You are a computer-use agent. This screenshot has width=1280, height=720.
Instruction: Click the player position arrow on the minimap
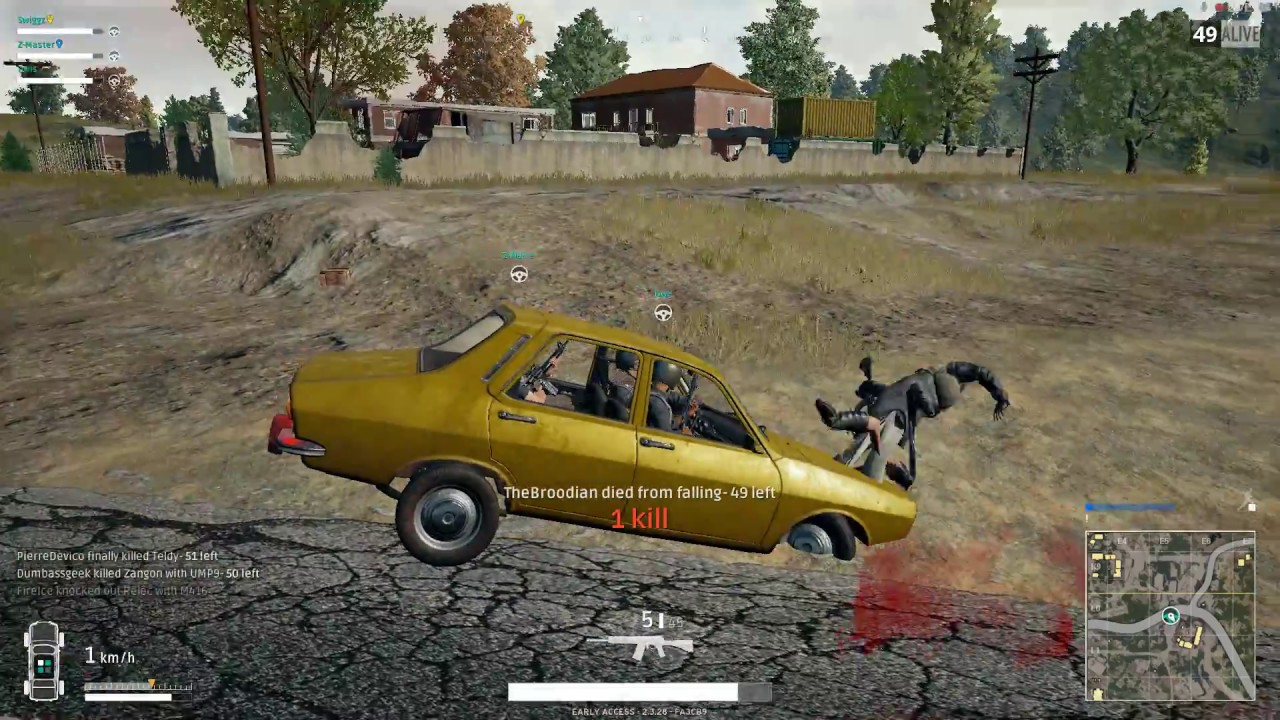pyautogui.click(x=1171, y=616)
